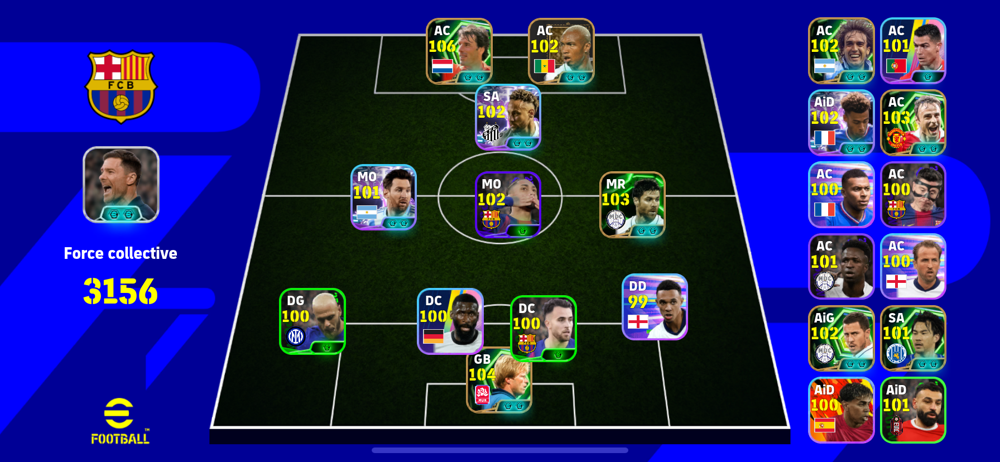Choose substitute AC 103 card

[x=912, y=122]
